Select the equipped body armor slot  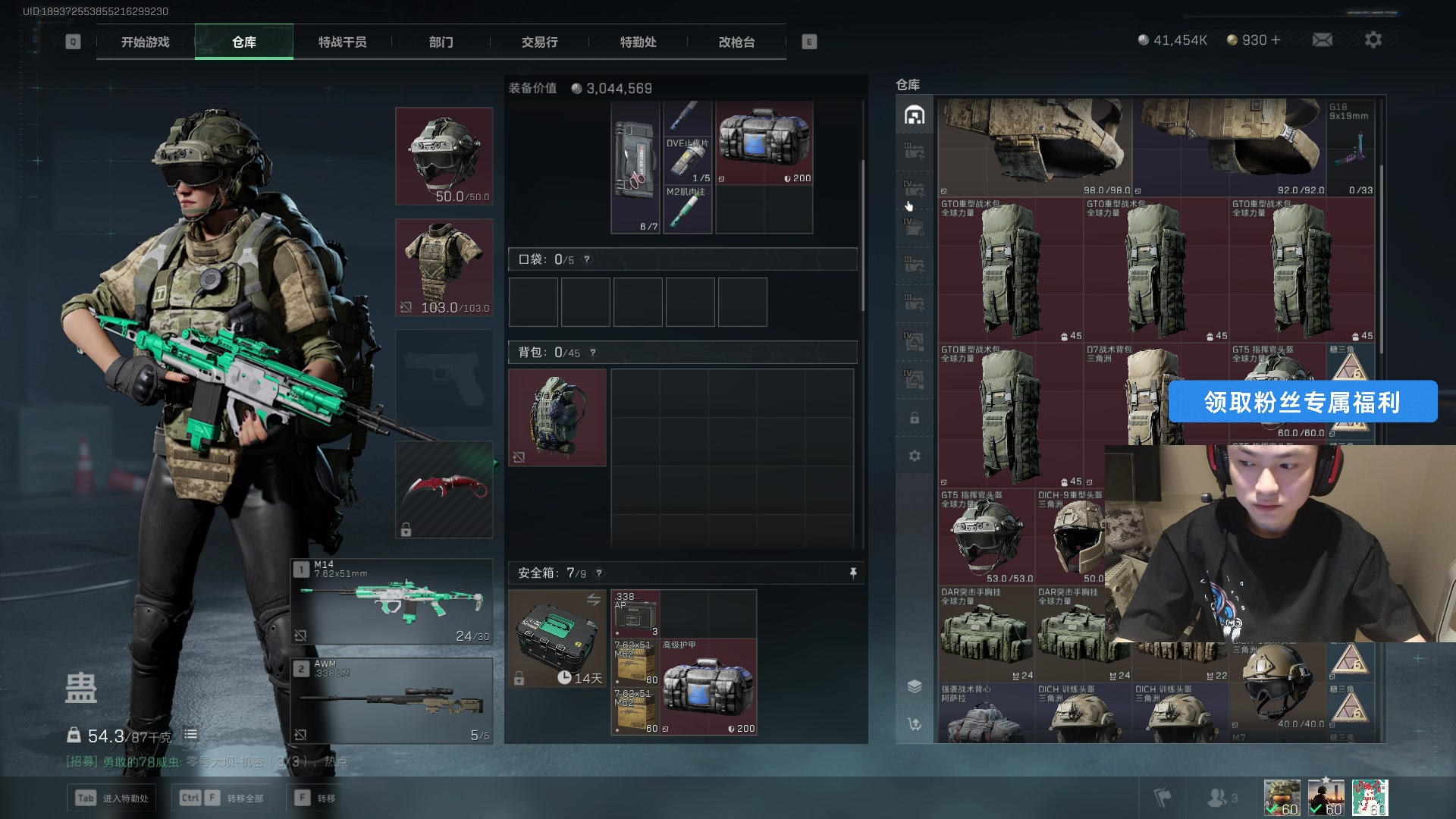444,267
